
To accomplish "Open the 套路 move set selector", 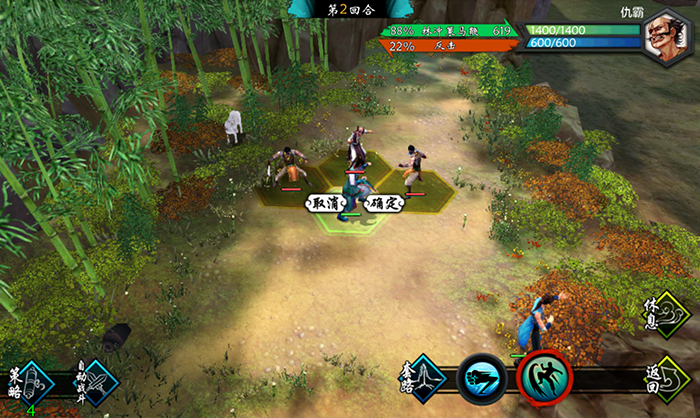I will (423, 379).
